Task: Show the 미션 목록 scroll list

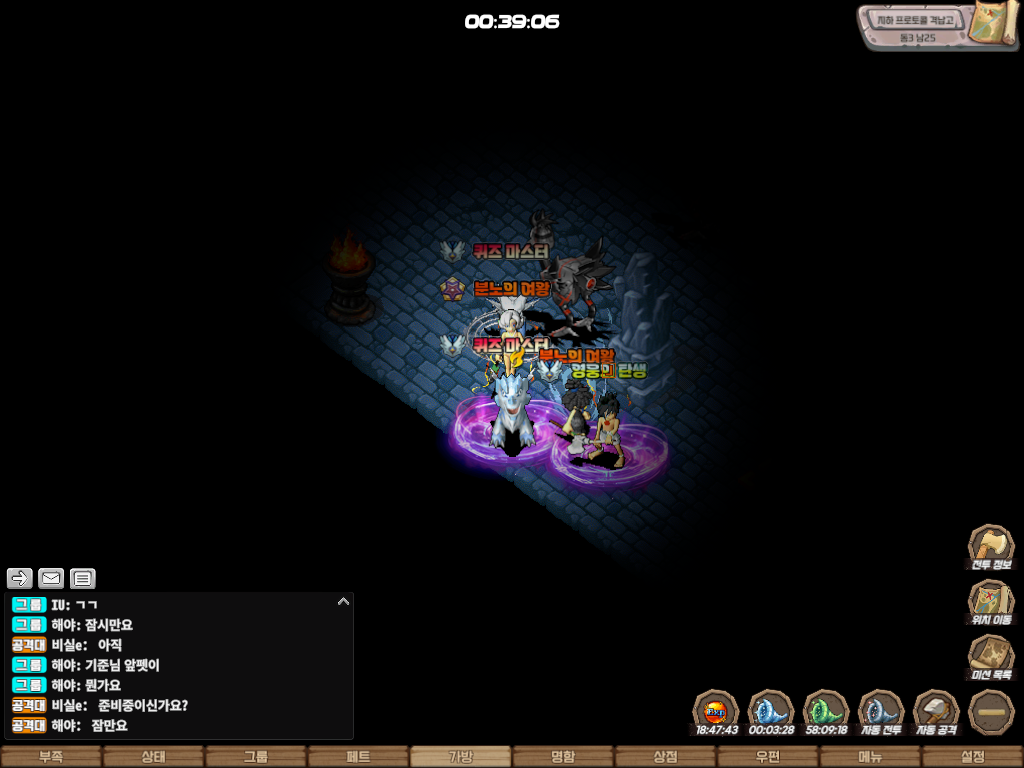Action: [x=990, y=658]
